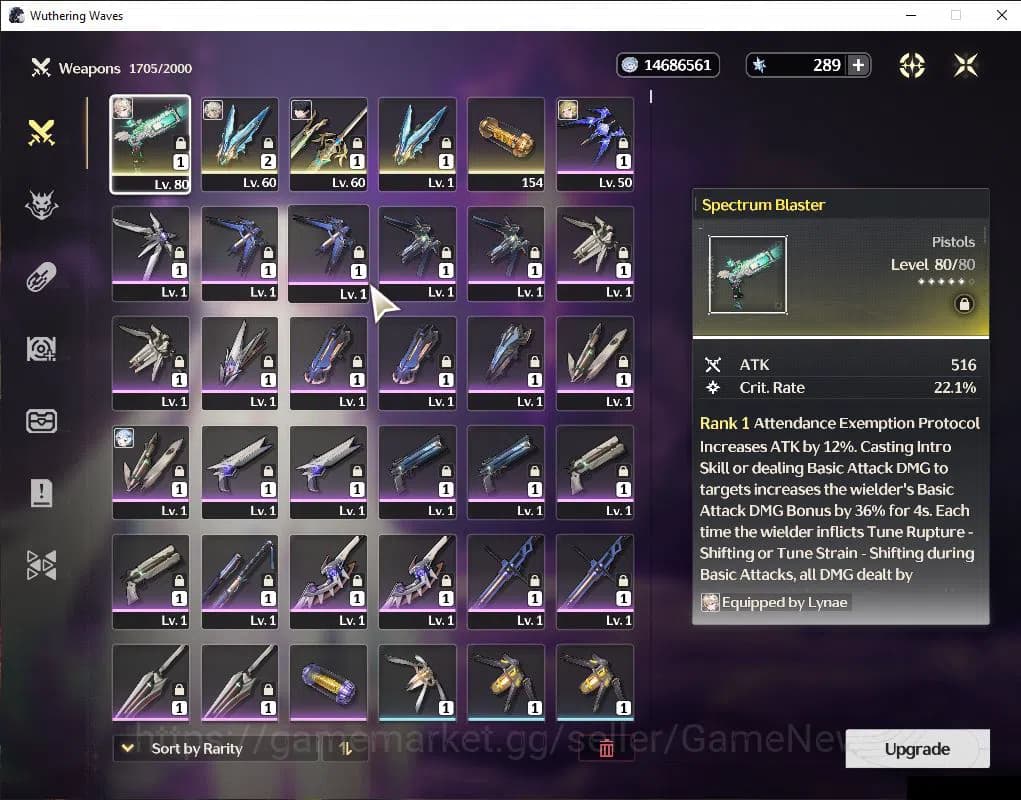Select the Lv. 60 weapon with count 2
1021x800 pixels.
240,143
